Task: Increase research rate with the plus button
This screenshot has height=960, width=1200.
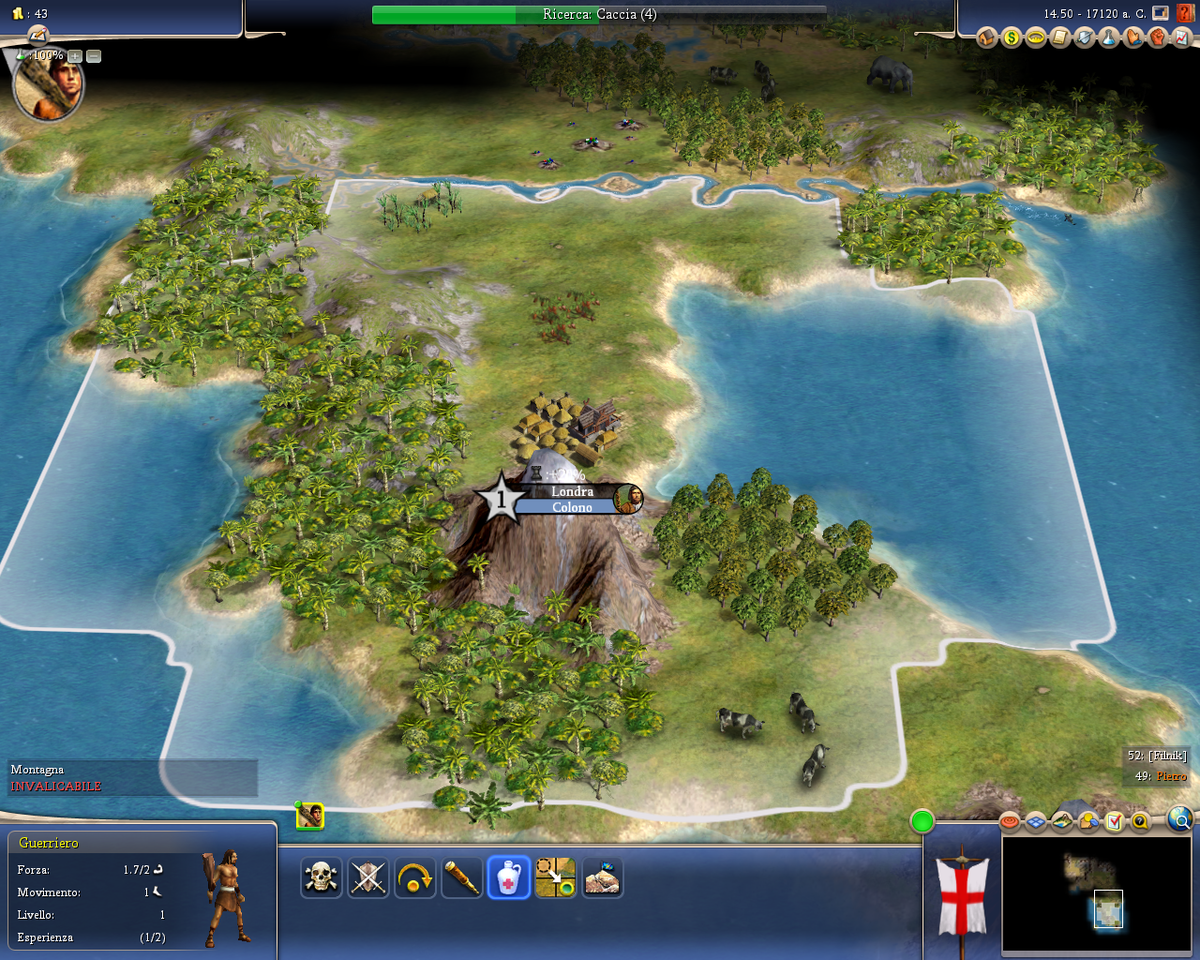Action: pyautogui.click(x=75, y=56)
